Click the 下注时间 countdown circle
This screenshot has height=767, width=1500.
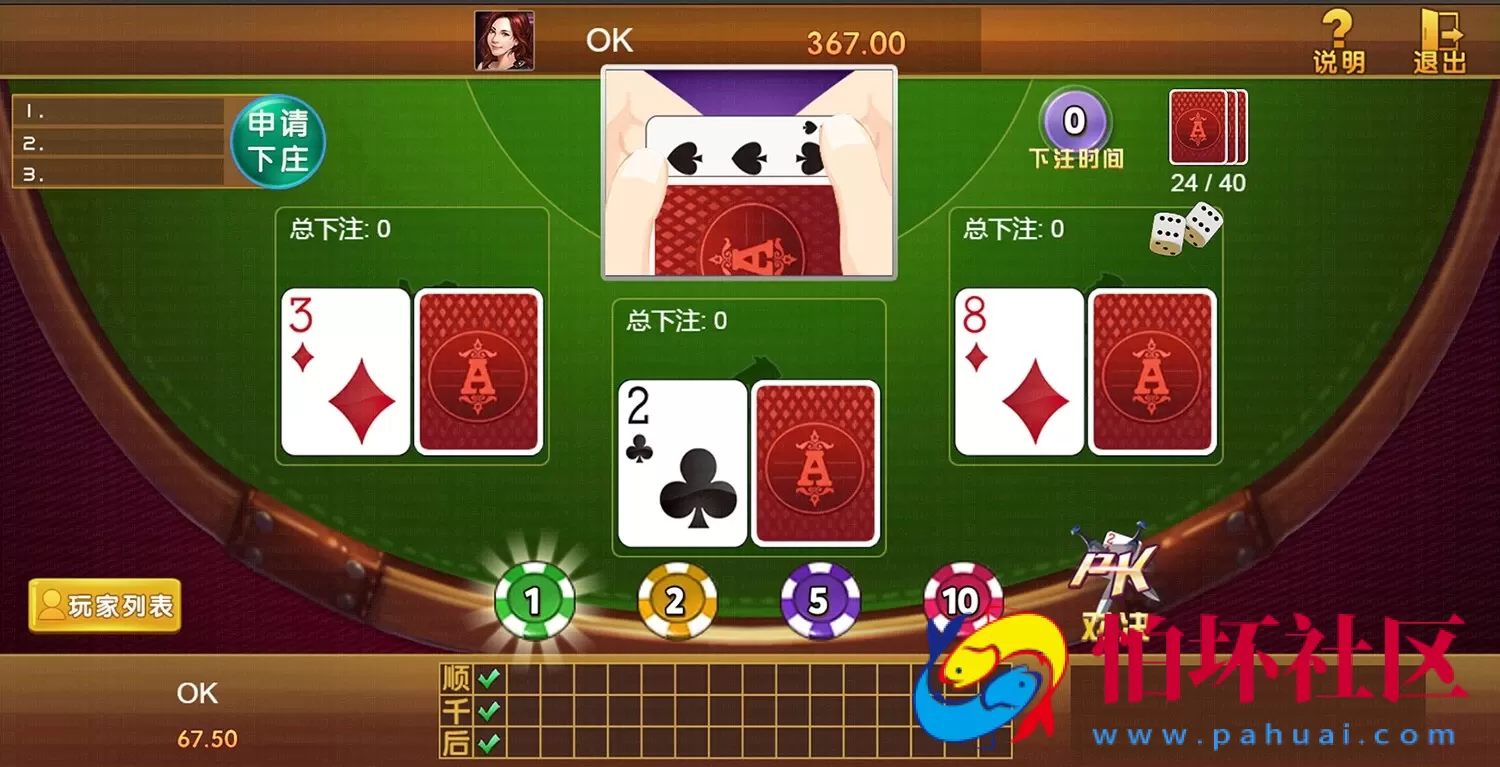pyautogui.click(x=1074, y=121)
